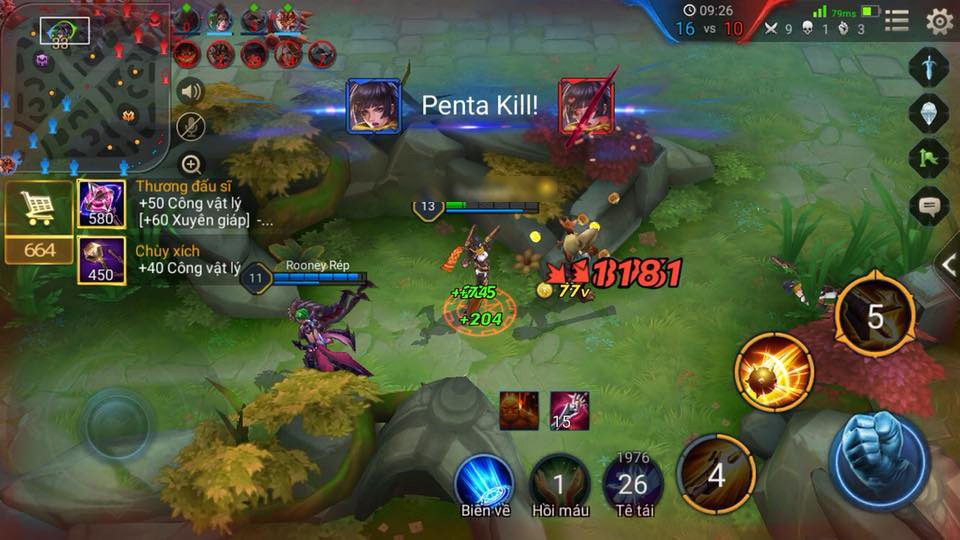The height and width of the screenshot is (540, 960).
Task: Buy the recommended Chùy xích item
Action: tap(101, 261)
